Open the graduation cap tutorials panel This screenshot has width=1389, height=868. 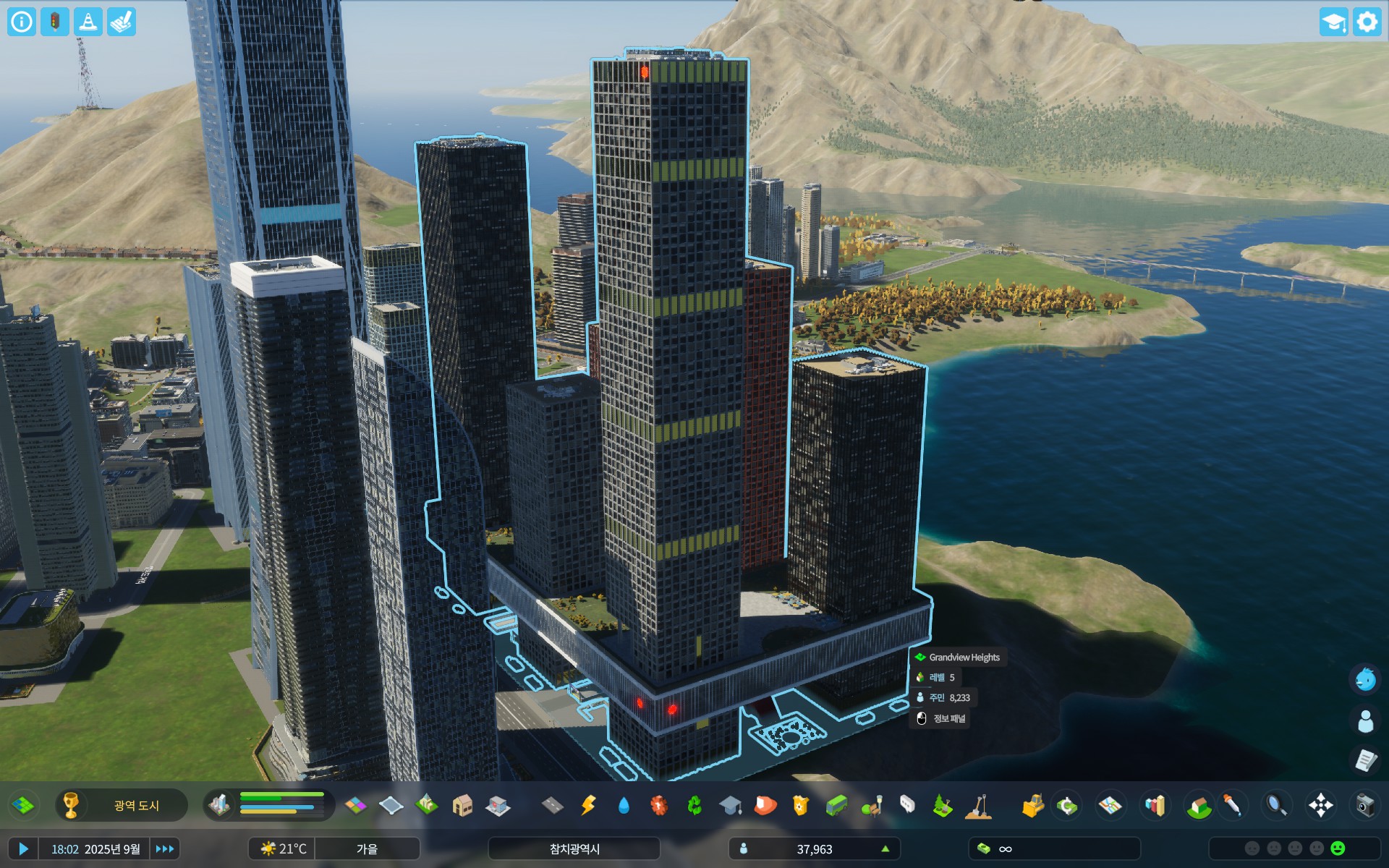(x=1333, y=22)
